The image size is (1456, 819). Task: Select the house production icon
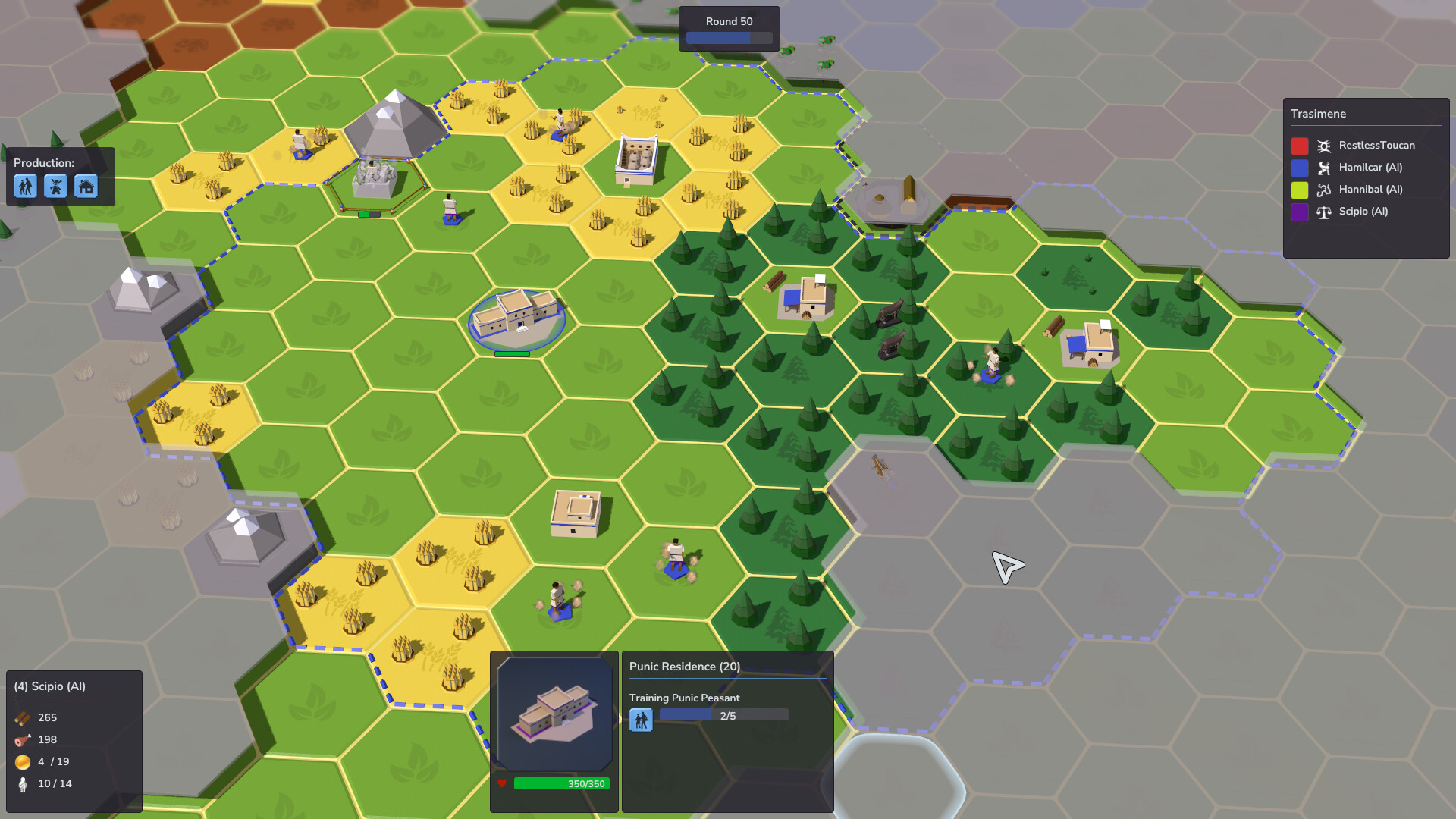tap(86, 186)
